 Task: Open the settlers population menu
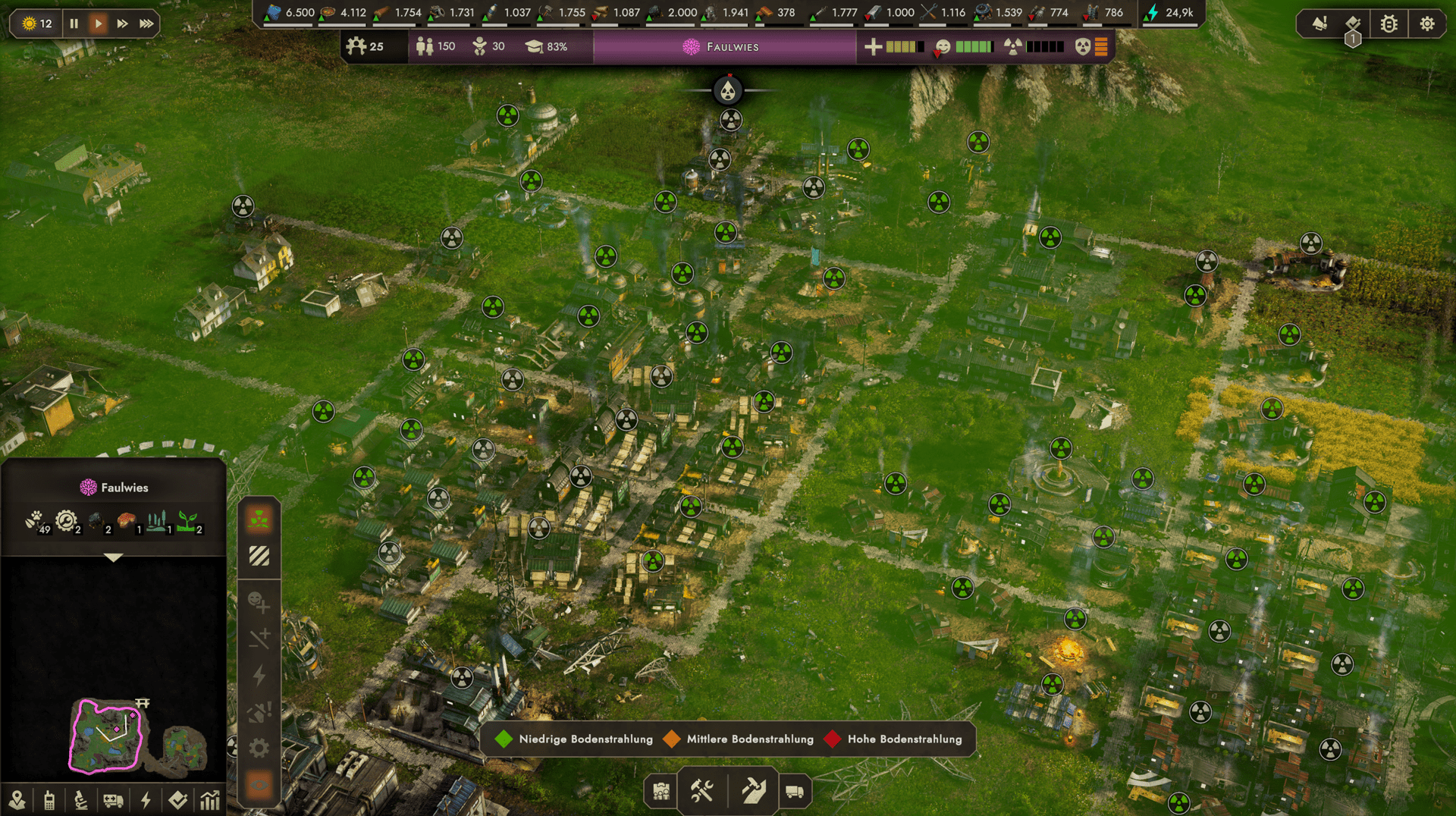point(661,792)
